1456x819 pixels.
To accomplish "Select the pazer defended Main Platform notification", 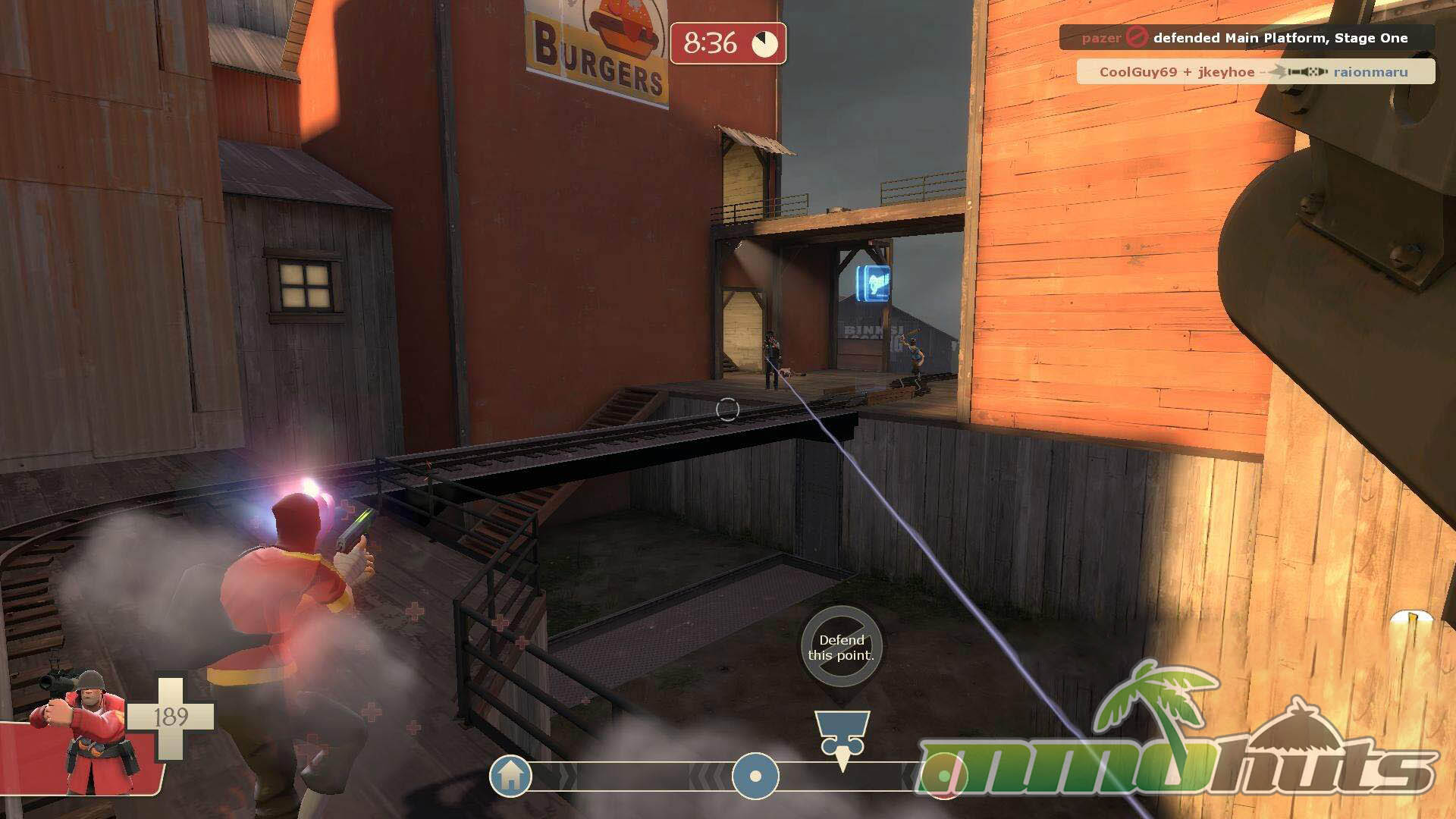I will click(x=1246, y=38).
